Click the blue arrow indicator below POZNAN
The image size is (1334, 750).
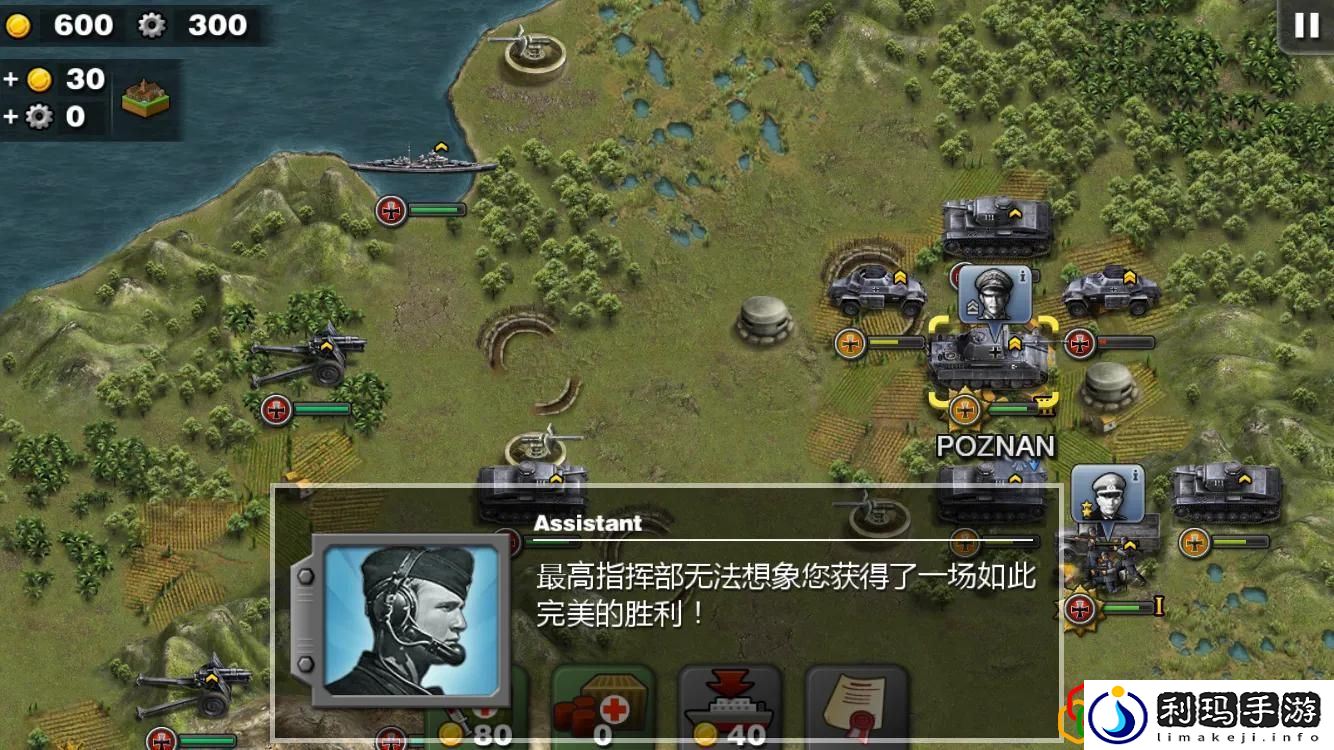[1032, 465]
